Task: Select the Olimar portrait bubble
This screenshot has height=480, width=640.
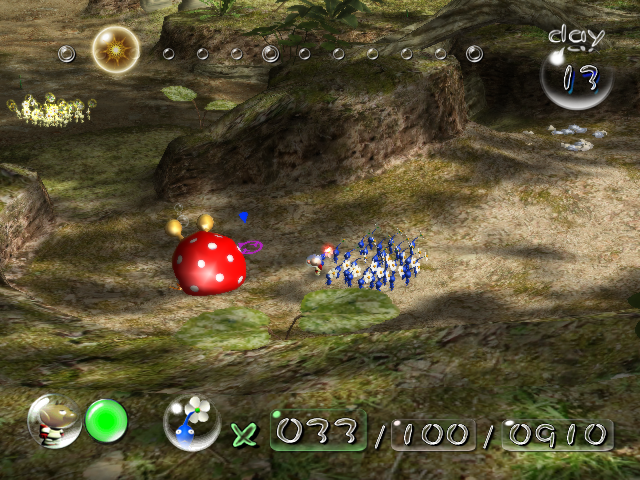Action: tap(54, 421)
